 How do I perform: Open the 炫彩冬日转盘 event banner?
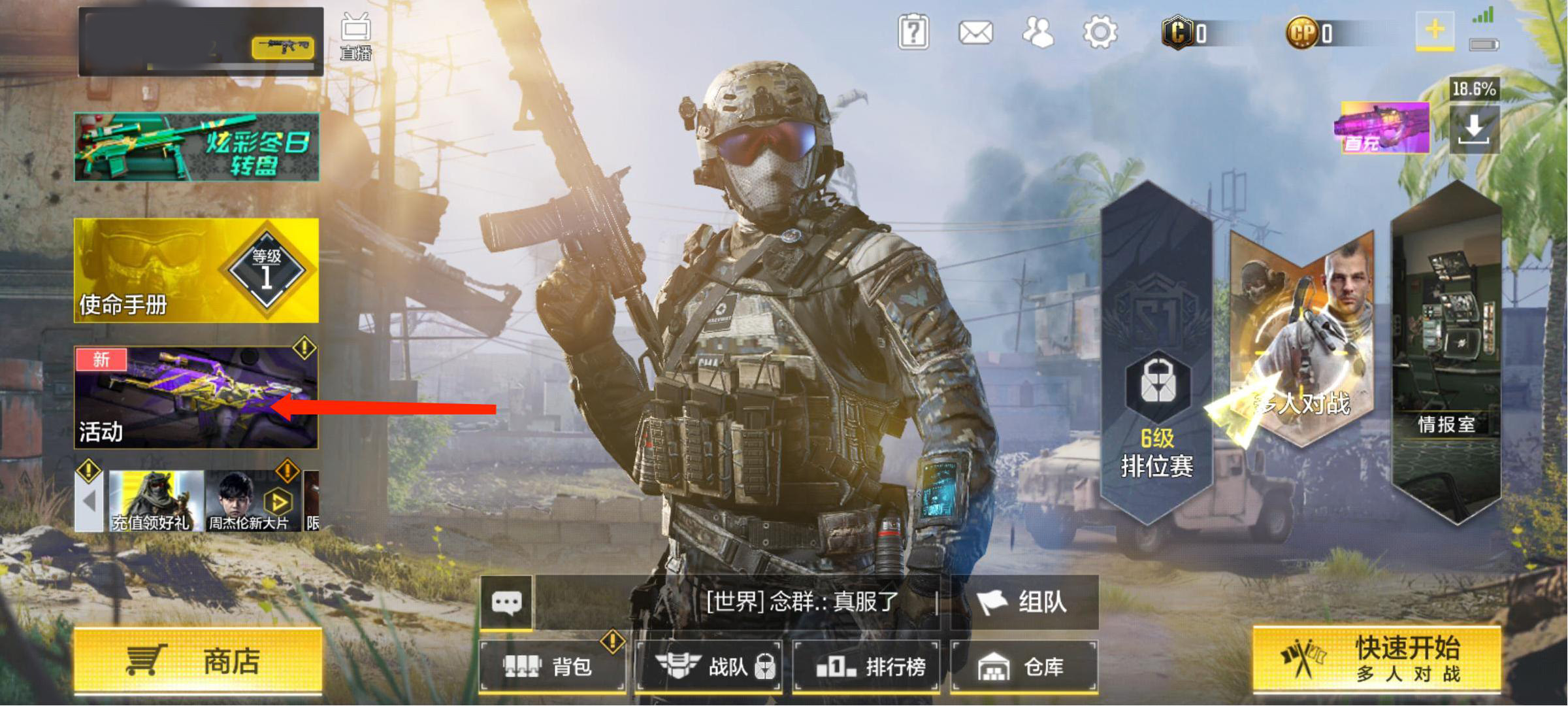coord(197,146)
